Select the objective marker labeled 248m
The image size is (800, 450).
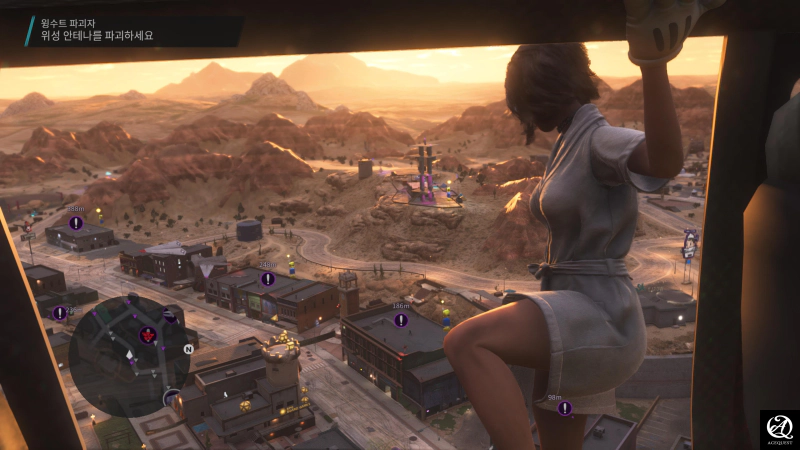pyautogui.click(x=268, y=278)
